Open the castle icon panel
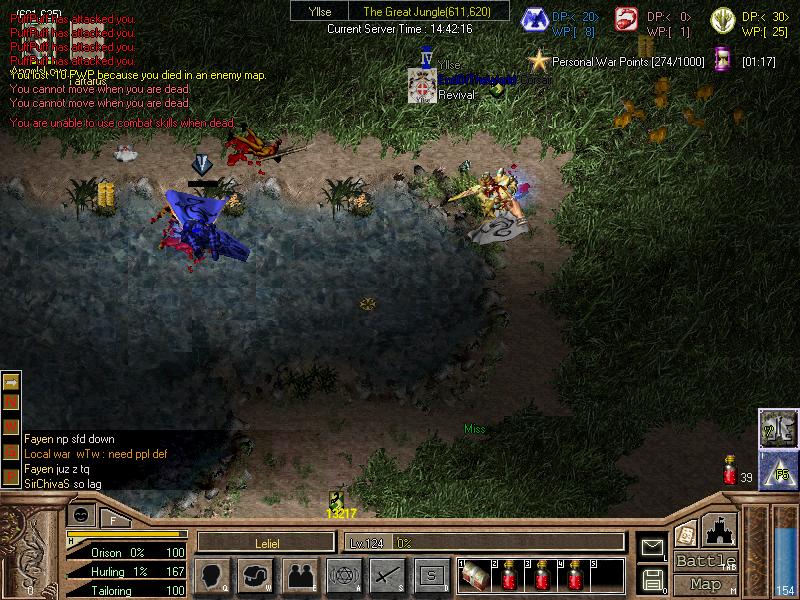 tap(721, 531)
